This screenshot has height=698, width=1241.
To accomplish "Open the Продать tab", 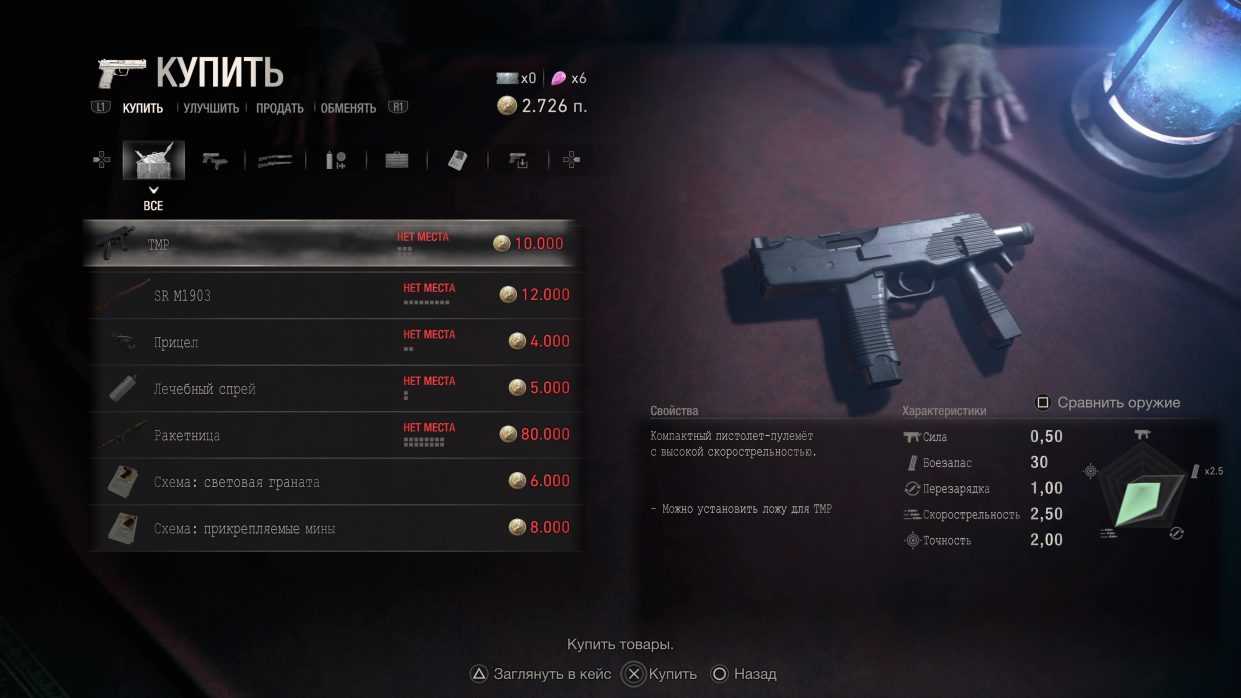I will (x=279, y=108).
